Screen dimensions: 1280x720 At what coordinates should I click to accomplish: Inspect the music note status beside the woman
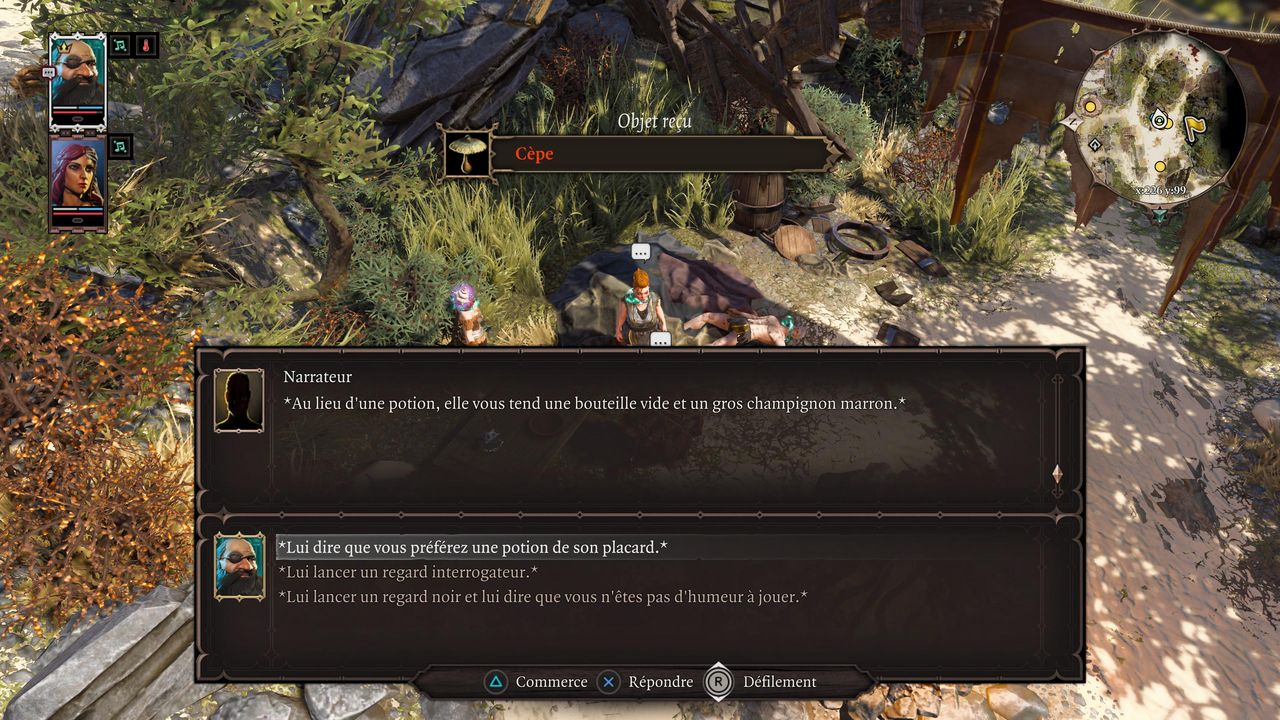pos(120,147)
